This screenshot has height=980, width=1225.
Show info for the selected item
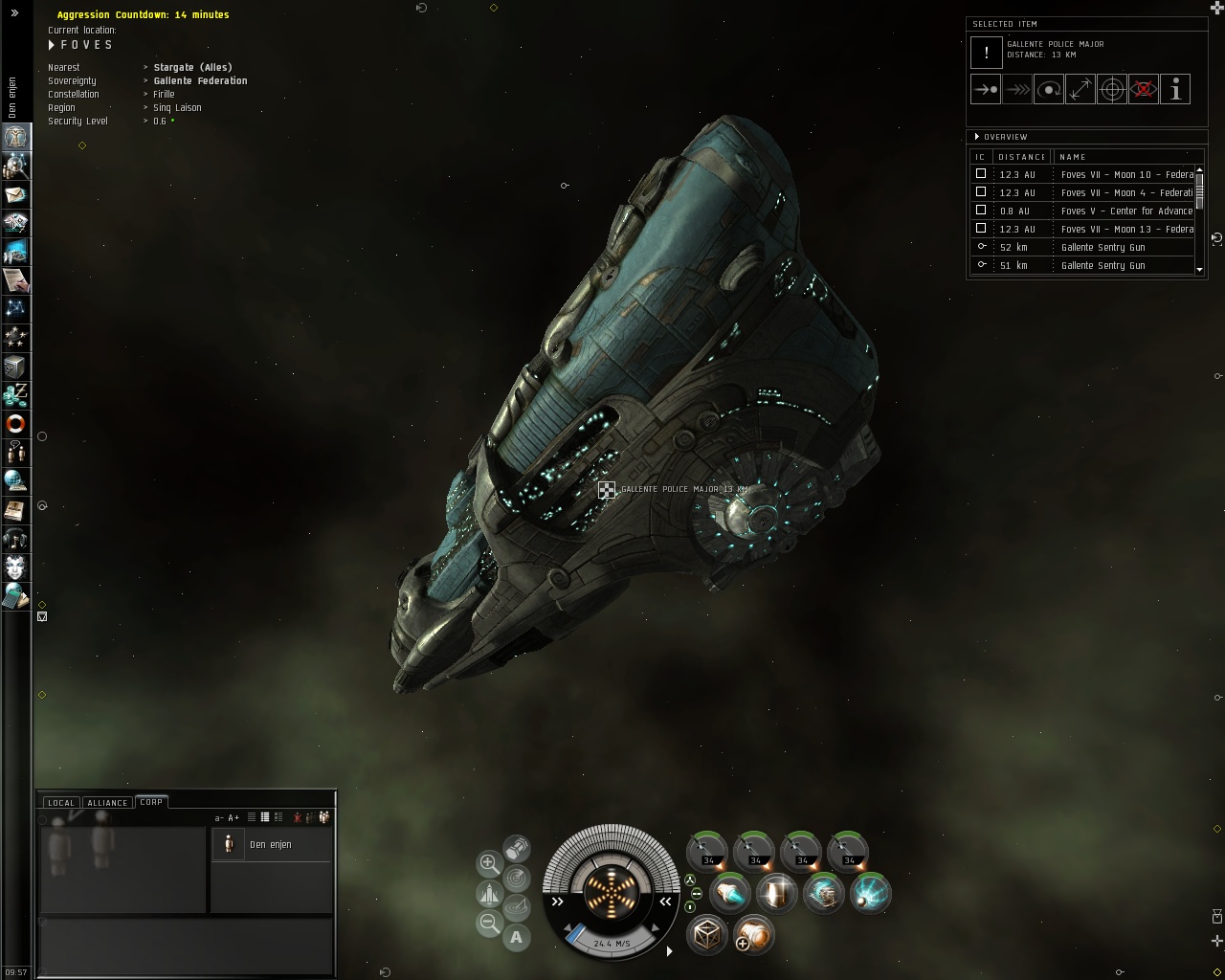pos(1175,89)
